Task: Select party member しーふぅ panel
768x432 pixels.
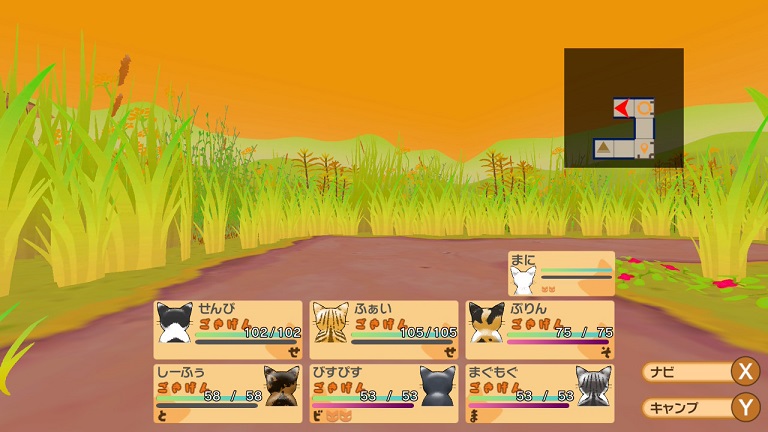Action: pyautogui.click(x=228, y=391)
